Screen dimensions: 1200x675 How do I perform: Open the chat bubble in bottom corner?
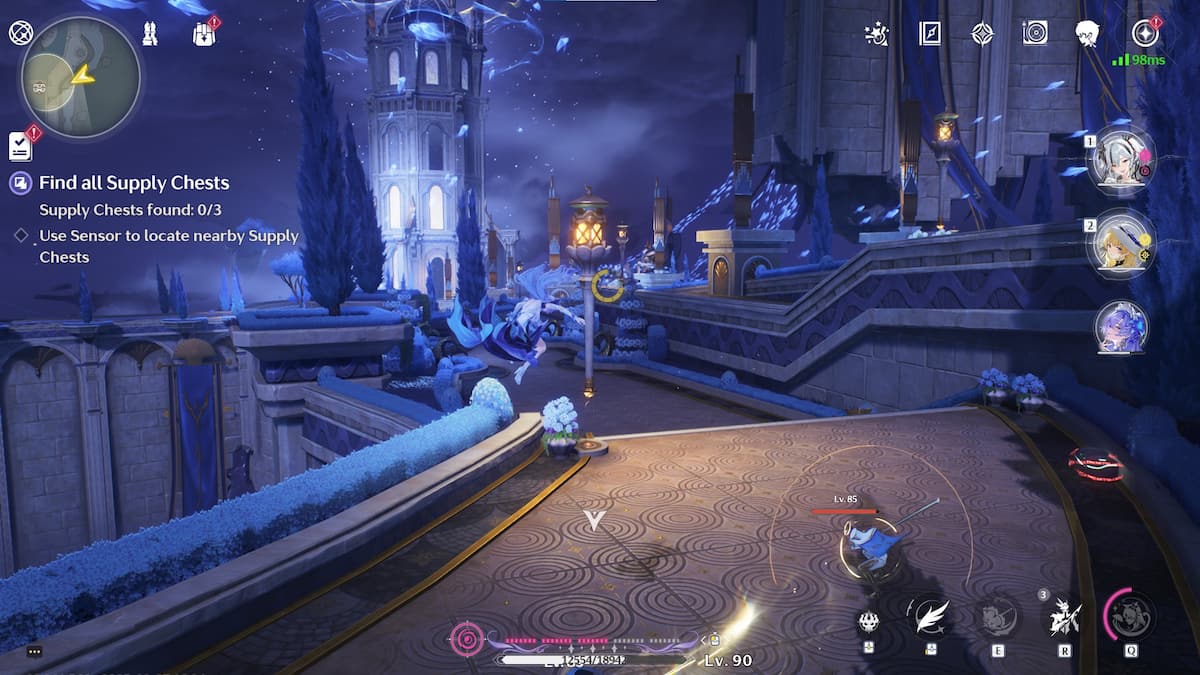click(x=35, y=652)
